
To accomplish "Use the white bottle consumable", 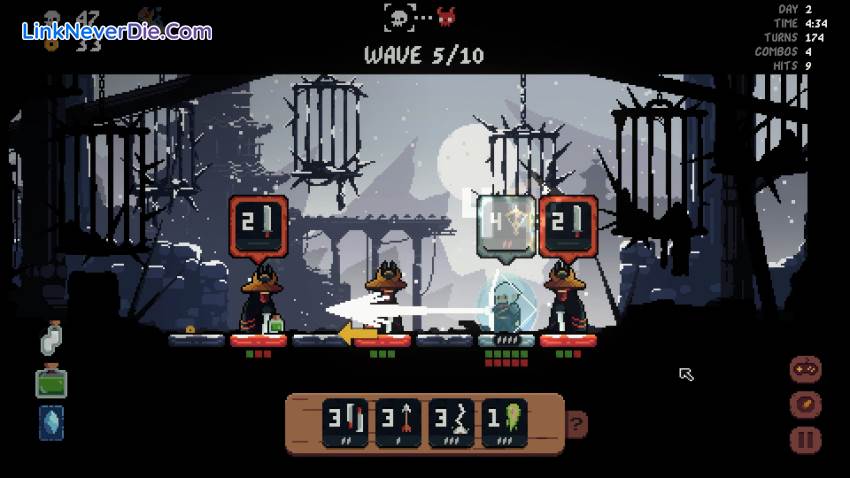I will 51,339.
